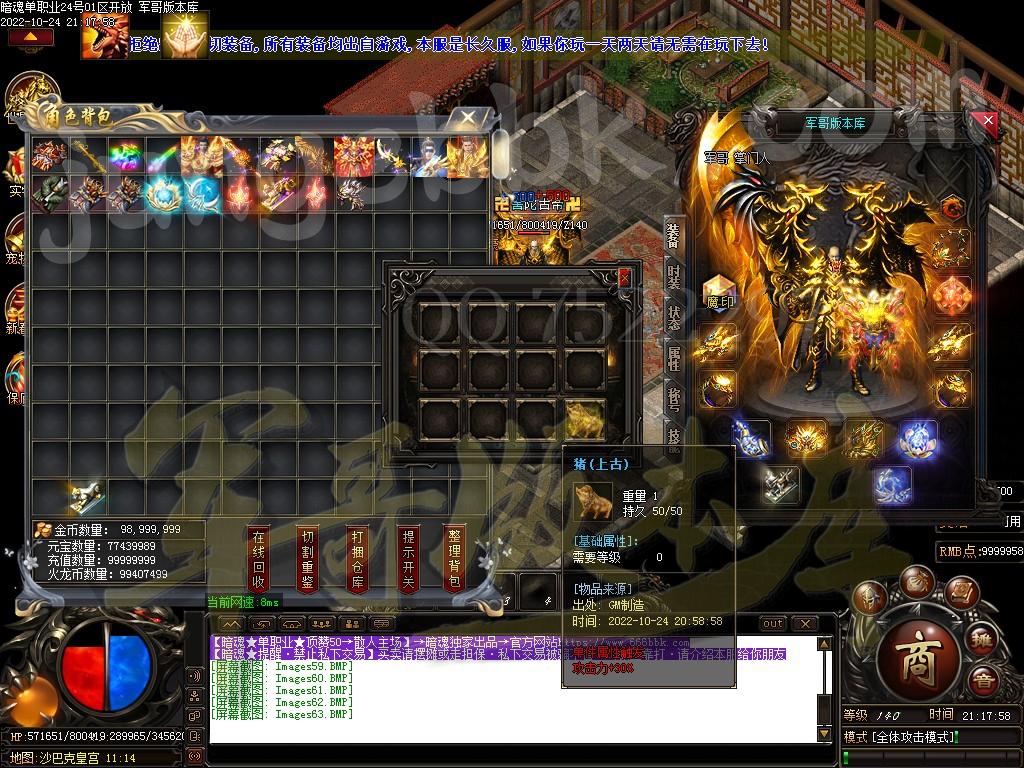Viewport: 1024px width, 768px height.
Task: Switch to the 装备 equipment tab
Action: [673, 236]
